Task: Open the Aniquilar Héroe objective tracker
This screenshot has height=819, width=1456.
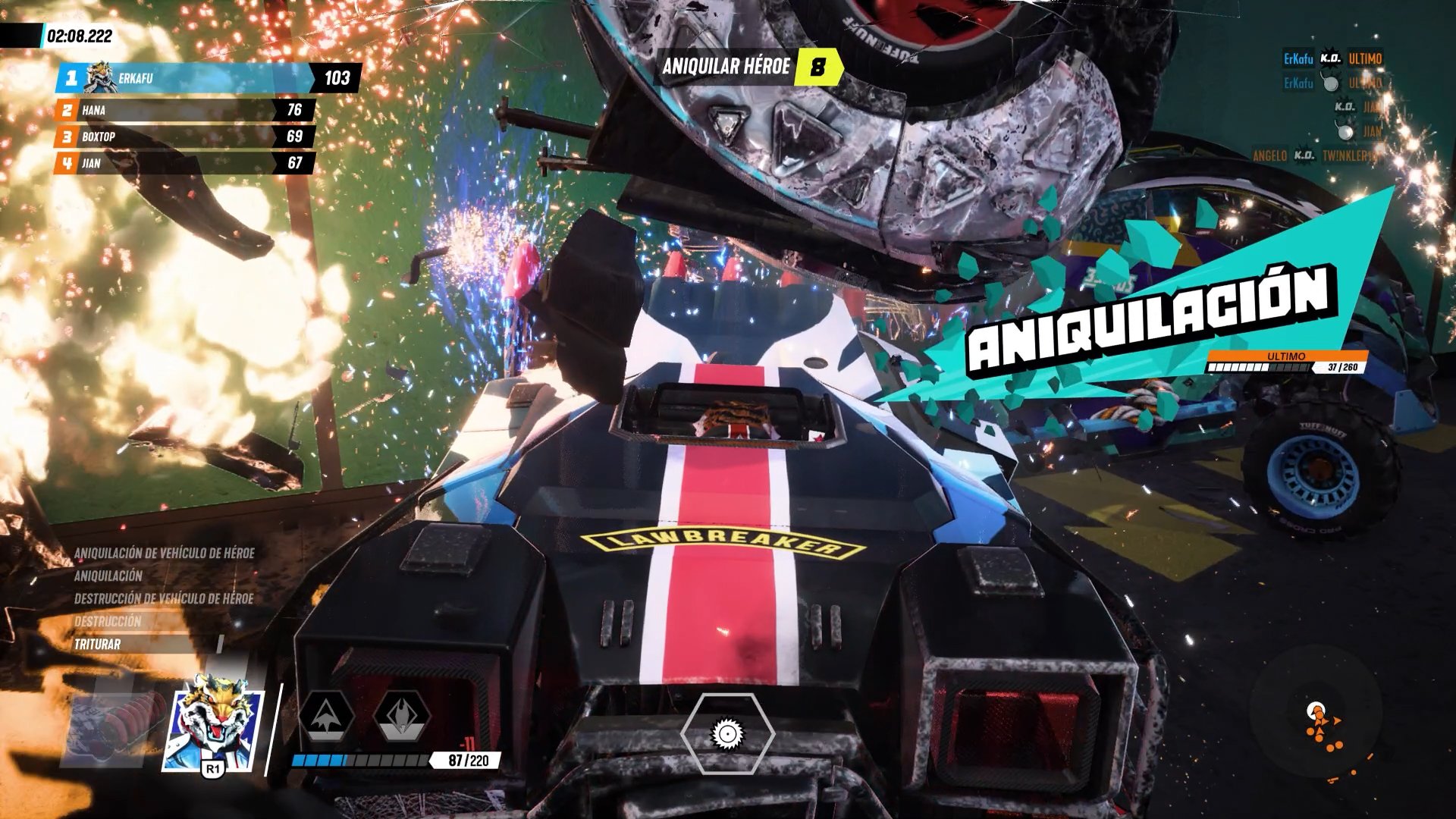Action: click(x=751, y=67)
